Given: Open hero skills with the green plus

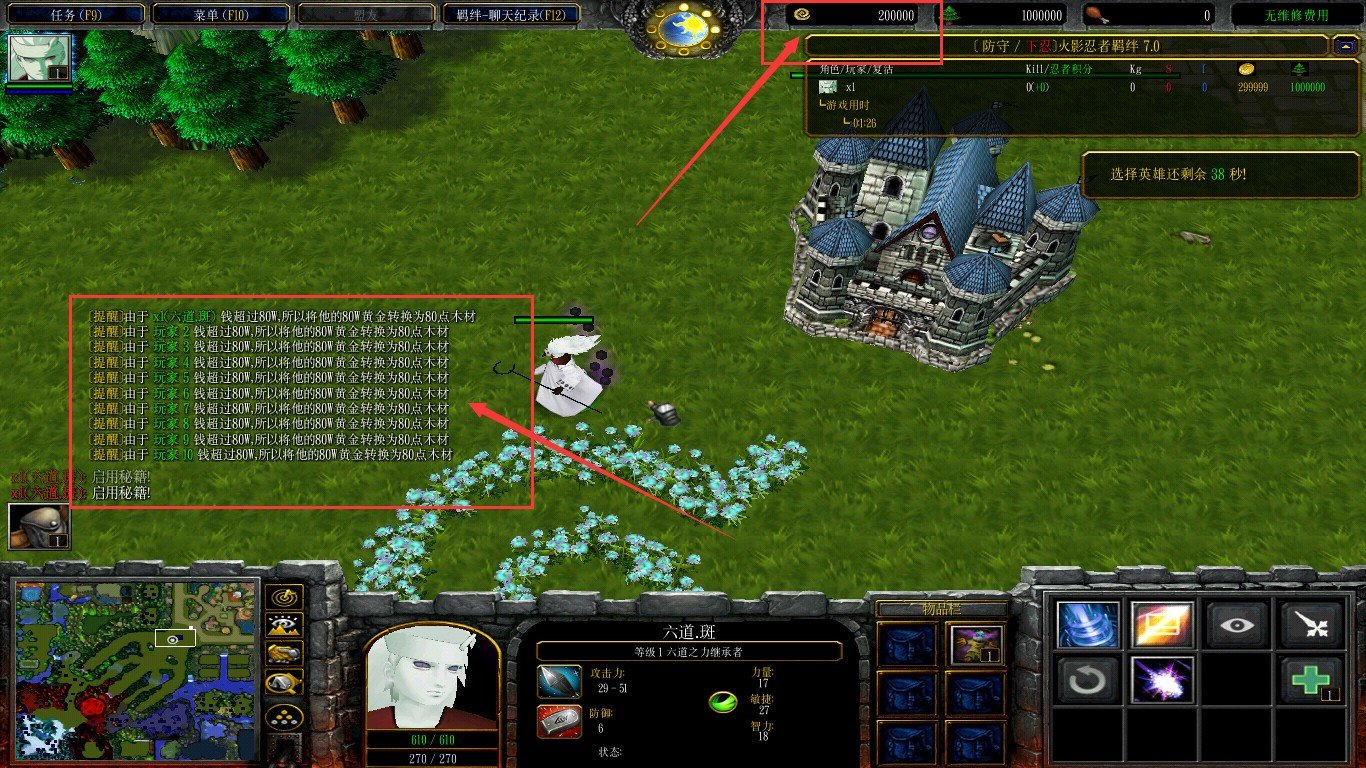Looking at the screenshot, I should click(1311, 680).
